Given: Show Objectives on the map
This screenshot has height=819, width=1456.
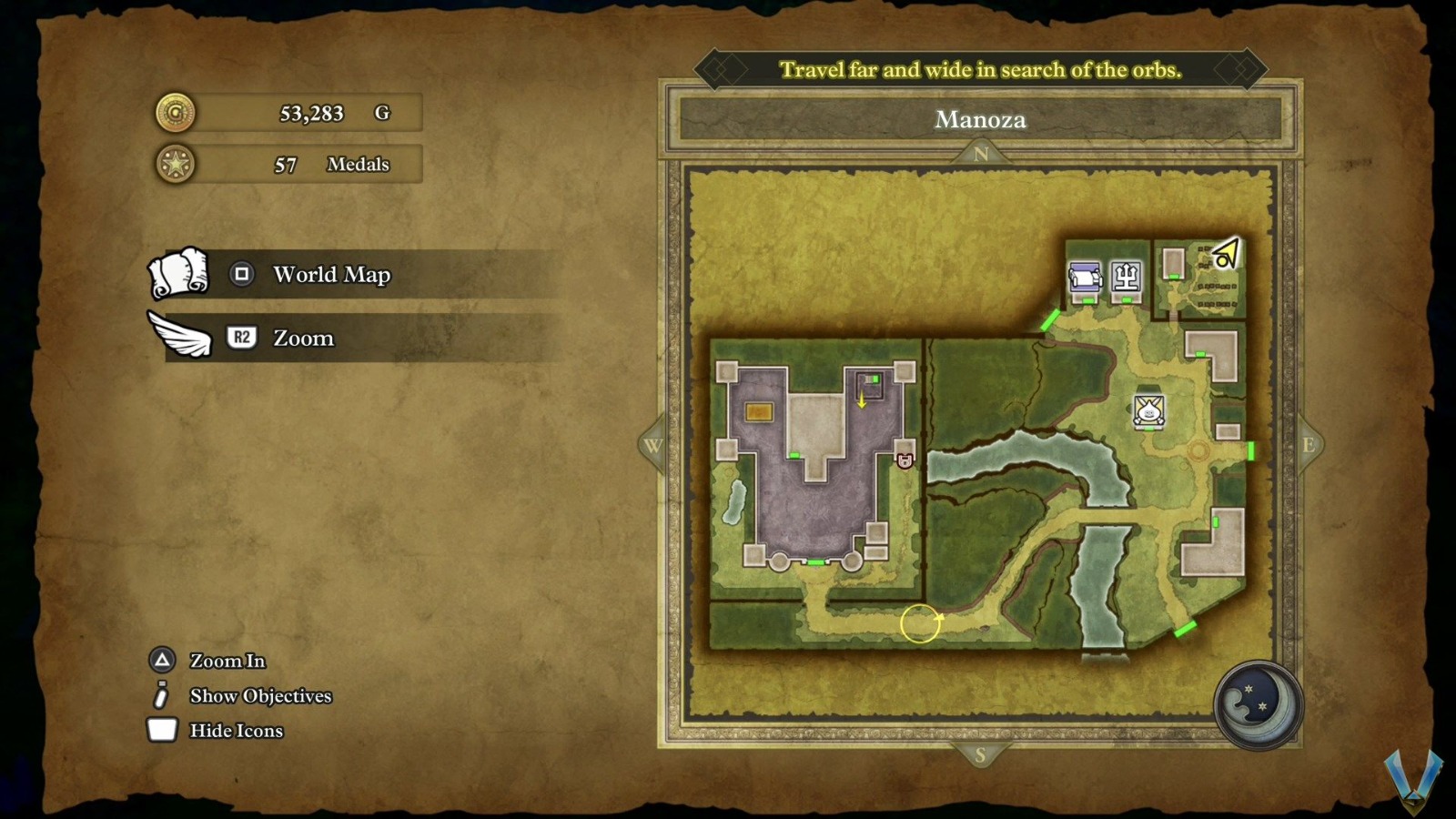Looking at the screenshot, I should (x=260, y=696).
